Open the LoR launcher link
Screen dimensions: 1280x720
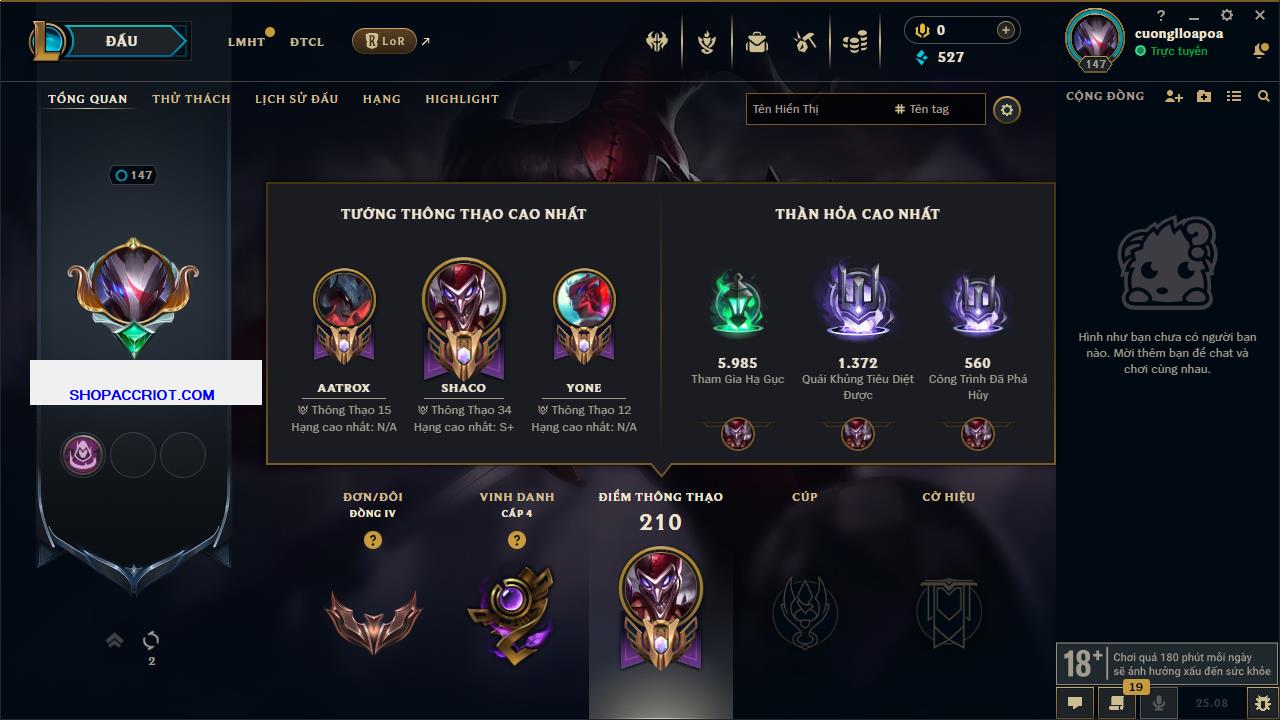coord(385,41)
